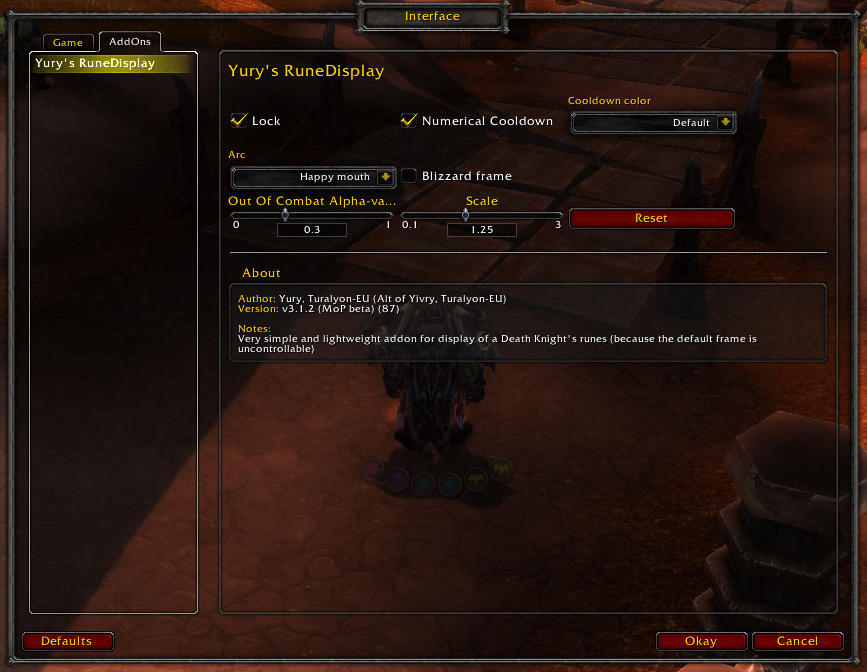Uncheck the Numerical Cooldown option

[409, 121]
